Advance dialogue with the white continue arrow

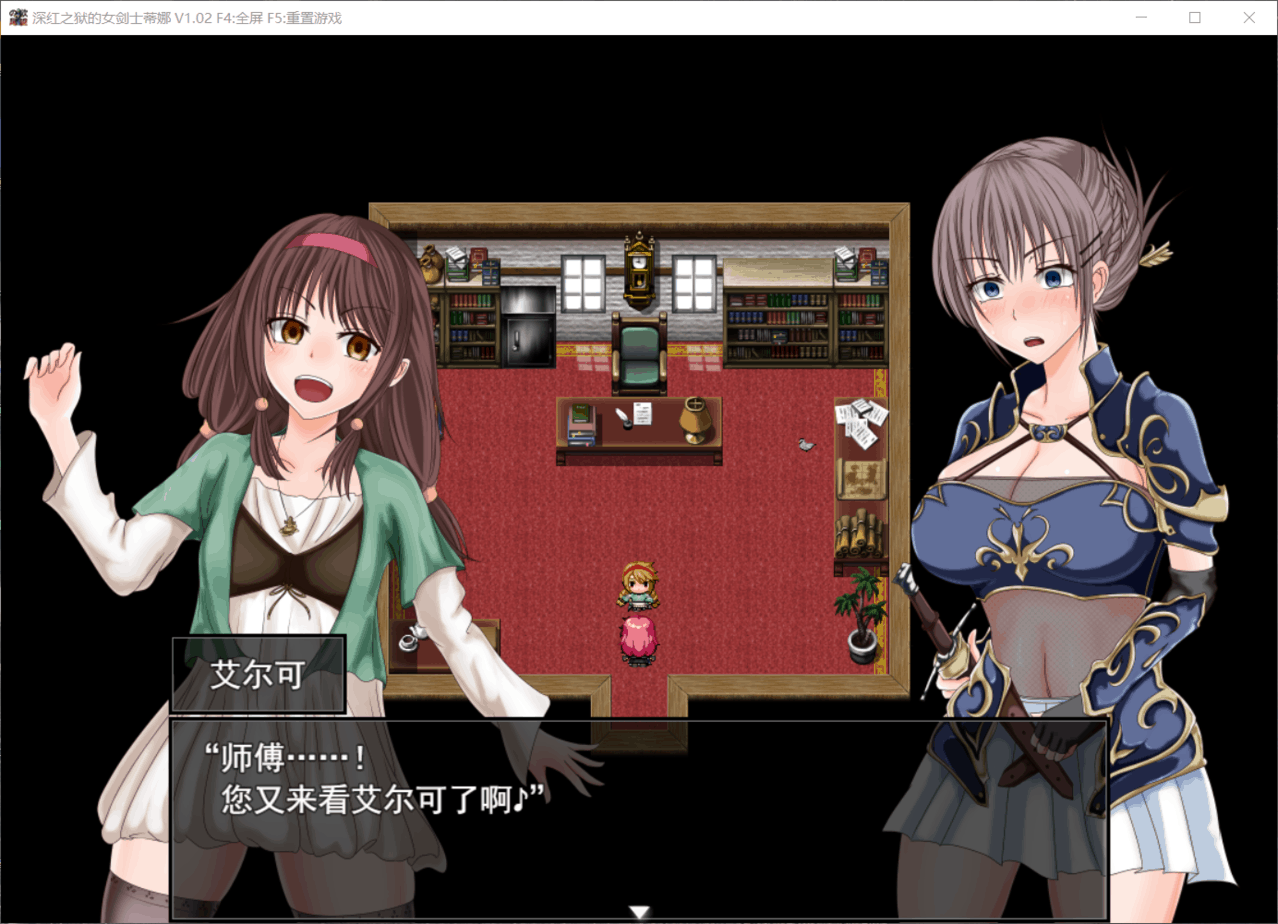(639, 911)
